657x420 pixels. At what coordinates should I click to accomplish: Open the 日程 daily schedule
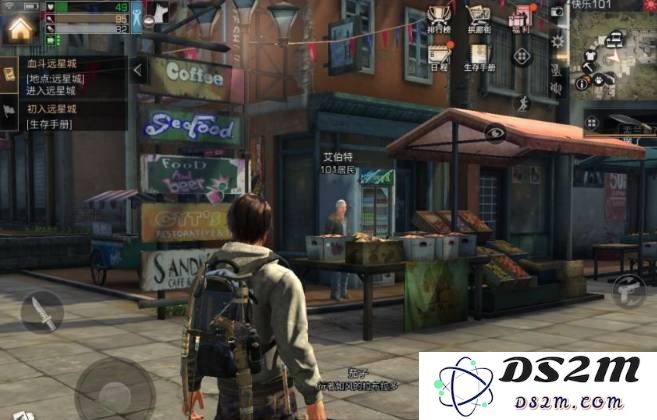[x=439, y=56]
